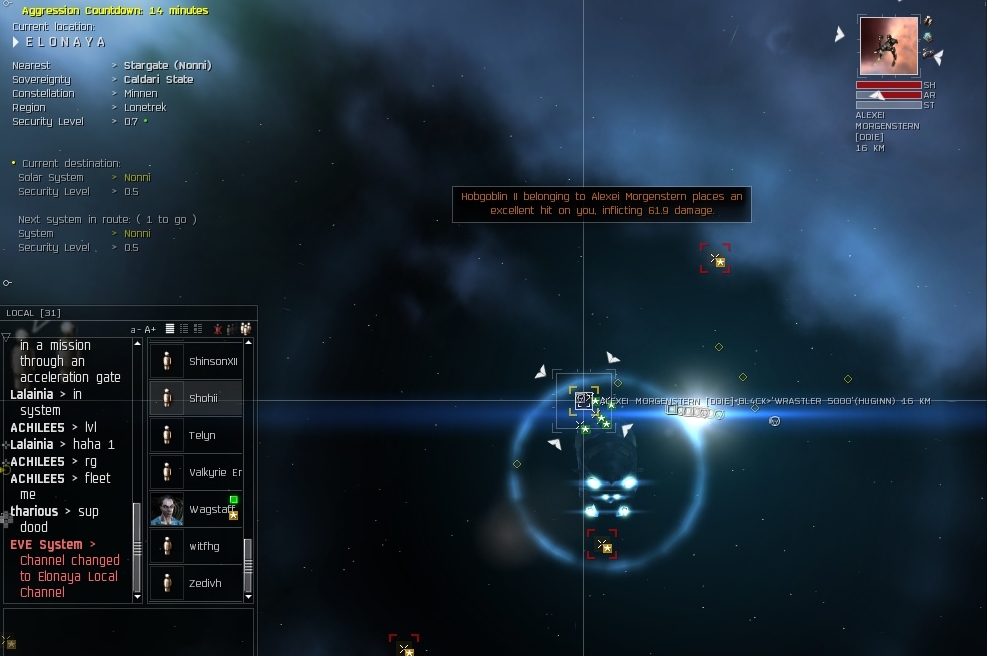Viewport: 987px width, 656px height.
Task: Open the Stargate (Nonni) nearest link
Action: pyautogui.click(x=167, y=65)
